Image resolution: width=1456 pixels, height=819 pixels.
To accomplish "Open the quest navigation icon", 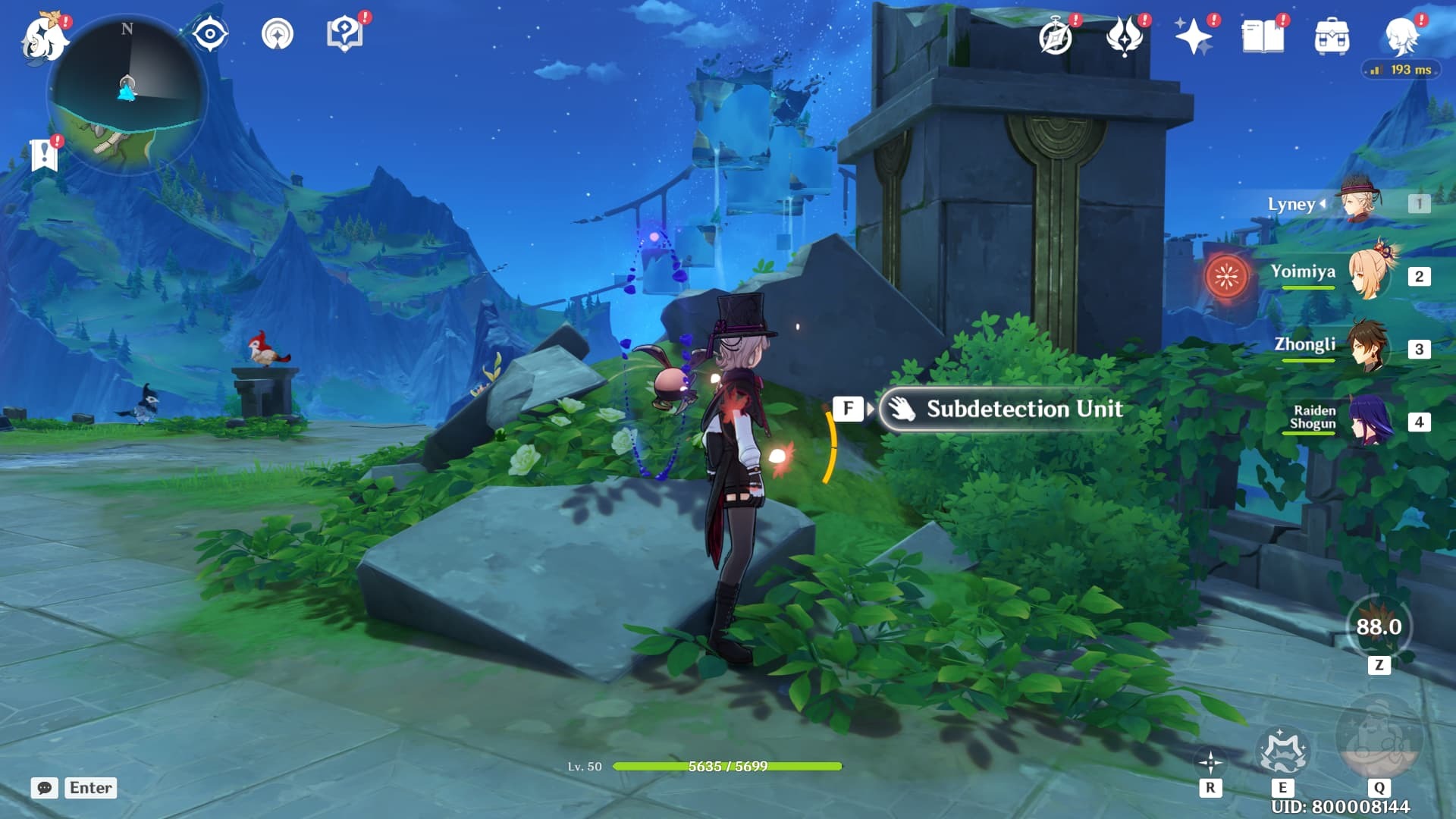I will click(277, 34).
